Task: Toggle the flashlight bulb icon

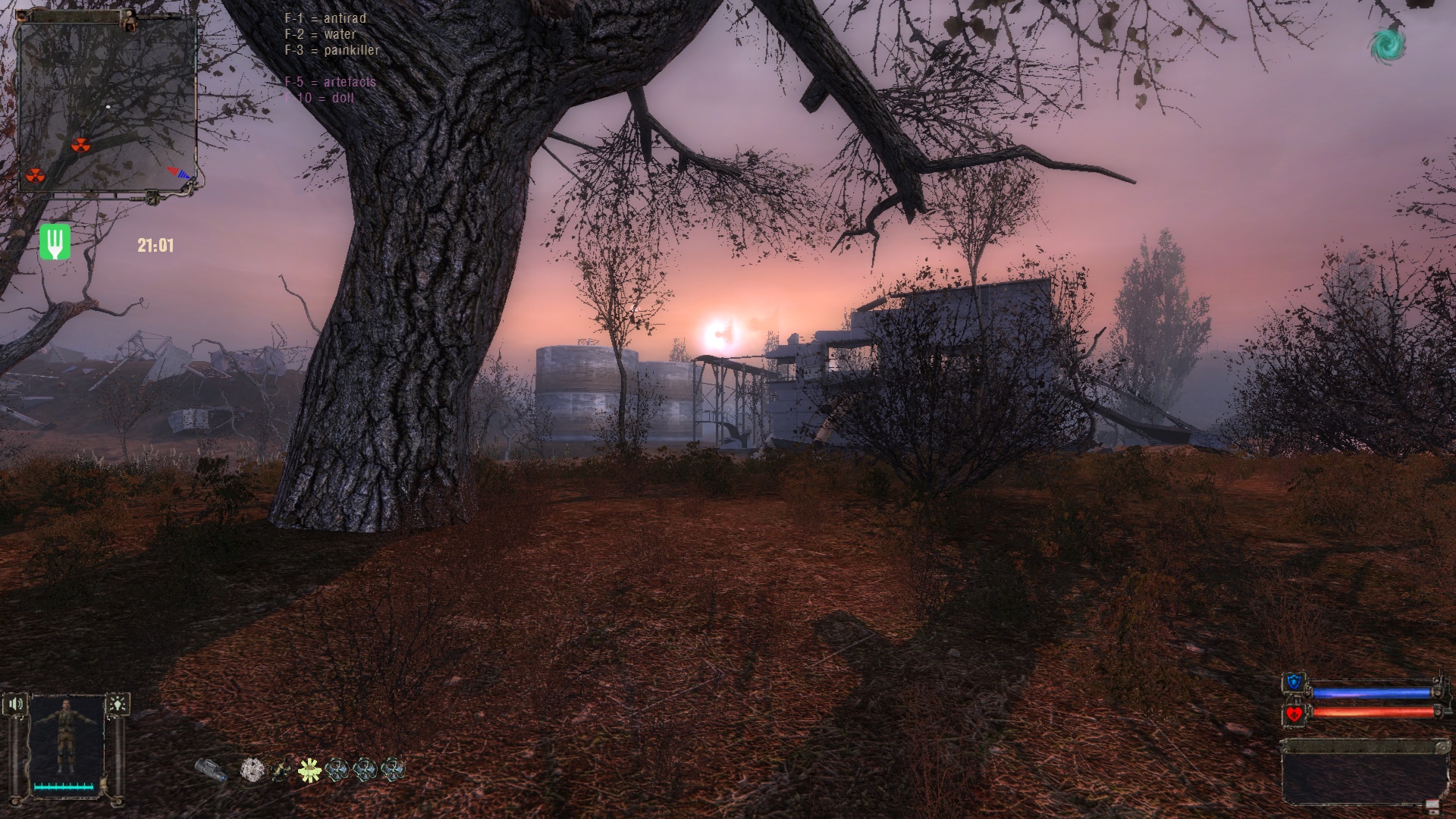Action: pos(118,704)
